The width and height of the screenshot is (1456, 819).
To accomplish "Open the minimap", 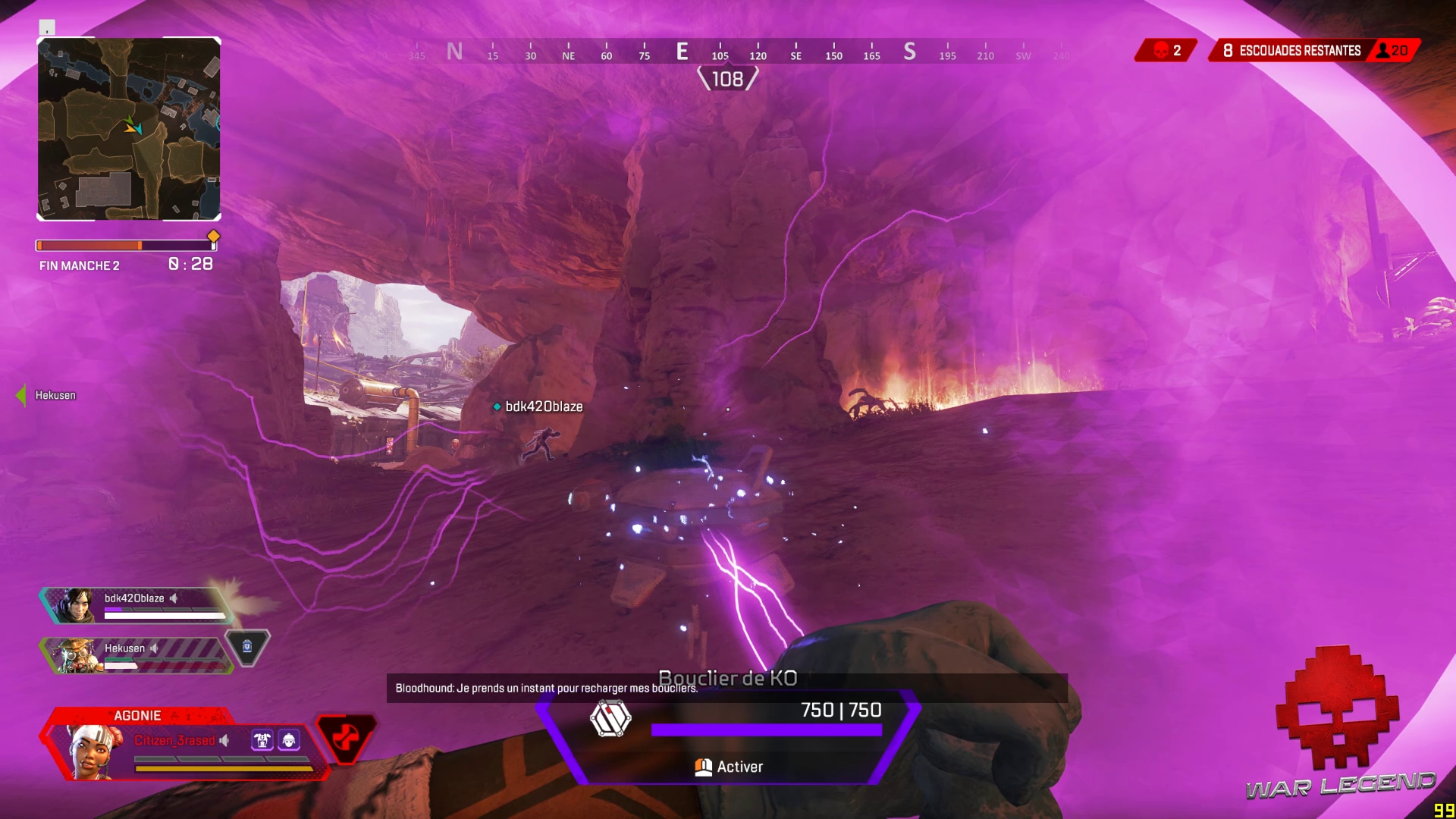I will click(129, 129).
